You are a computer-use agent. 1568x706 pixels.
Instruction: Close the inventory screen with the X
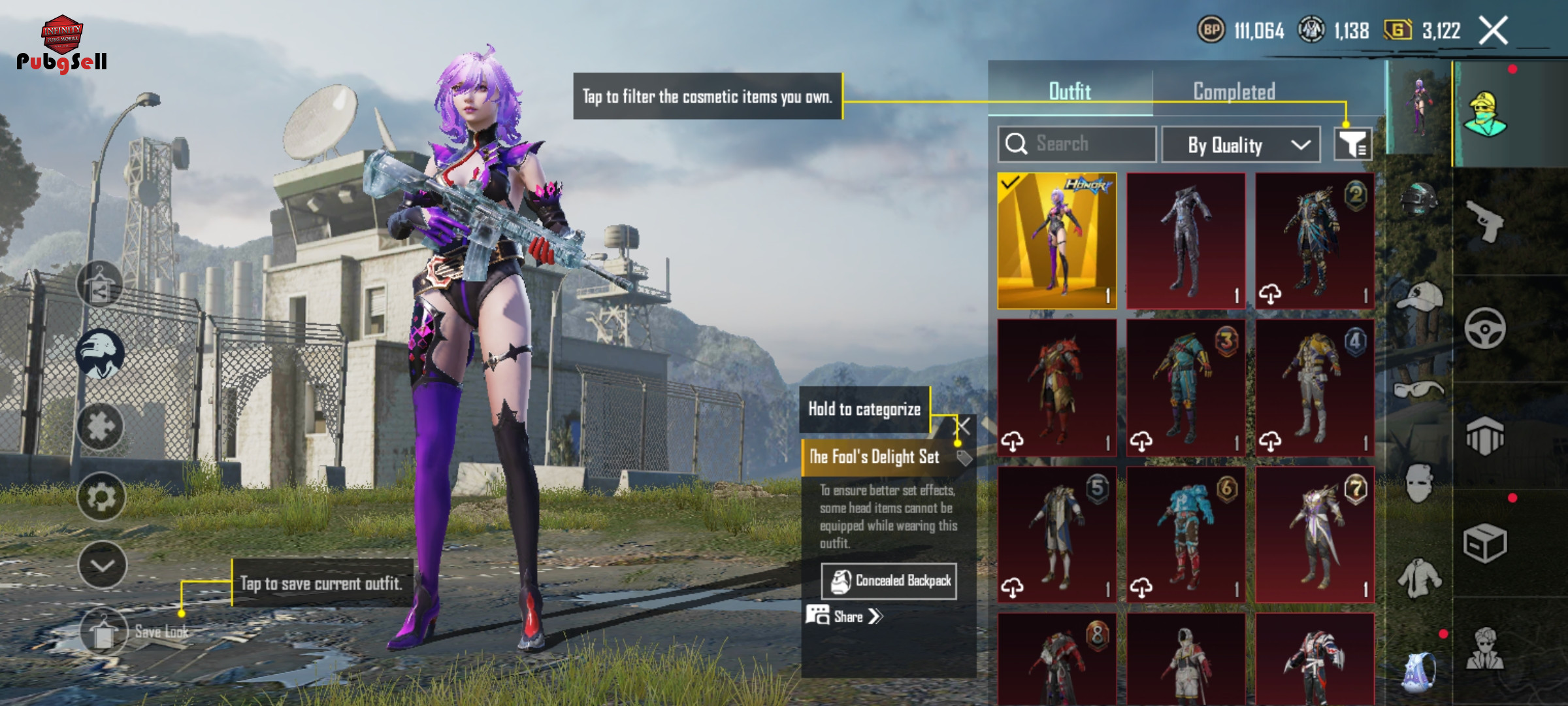click(x=1494, y=30)
